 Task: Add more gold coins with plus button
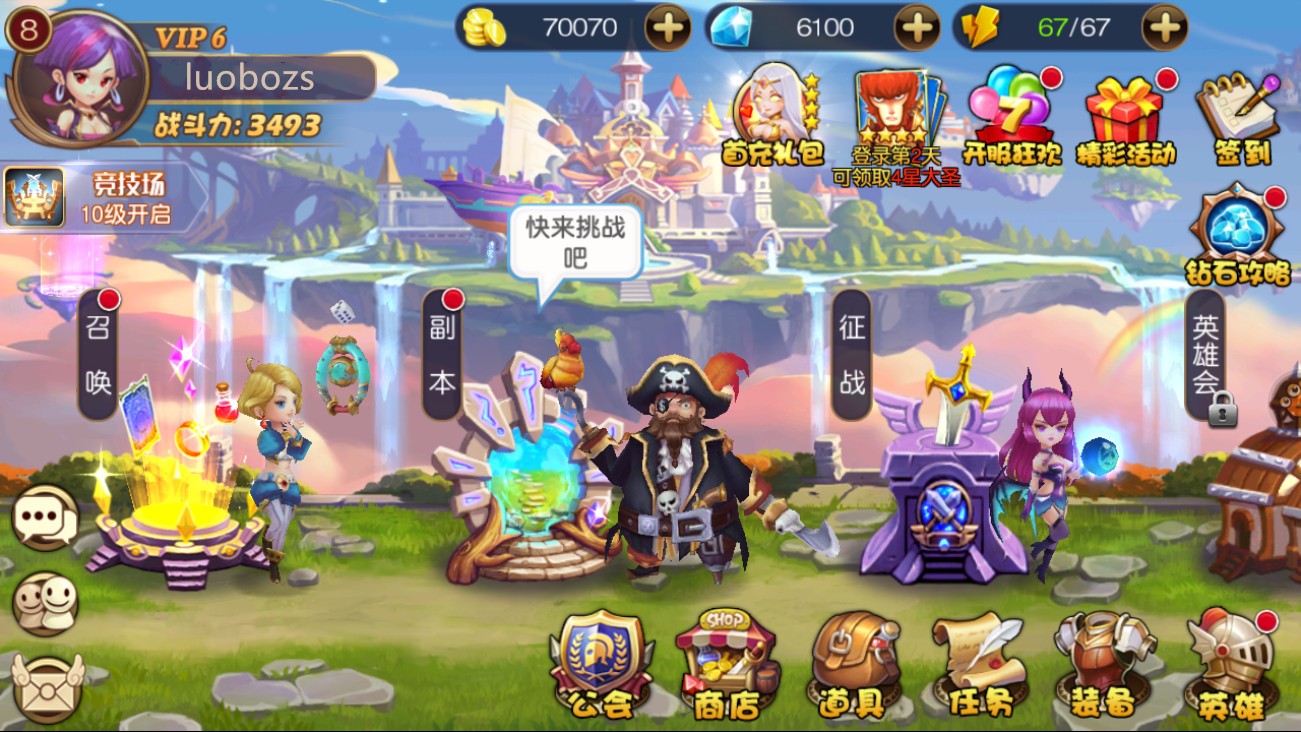(667, 27)
